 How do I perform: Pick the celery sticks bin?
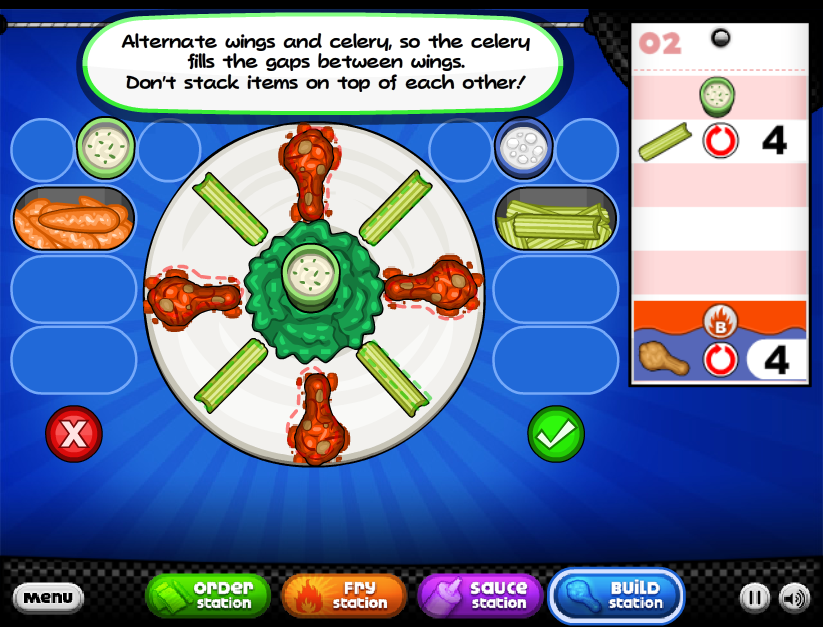click(555, 217)
